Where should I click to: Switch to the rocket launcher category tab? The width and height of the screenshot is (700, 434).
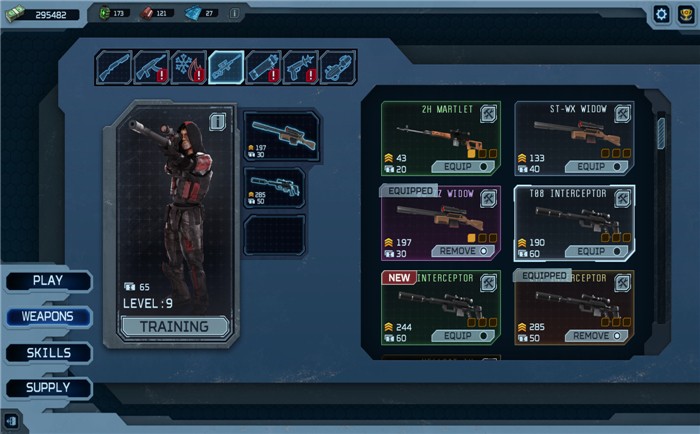[x=263, y=67]
